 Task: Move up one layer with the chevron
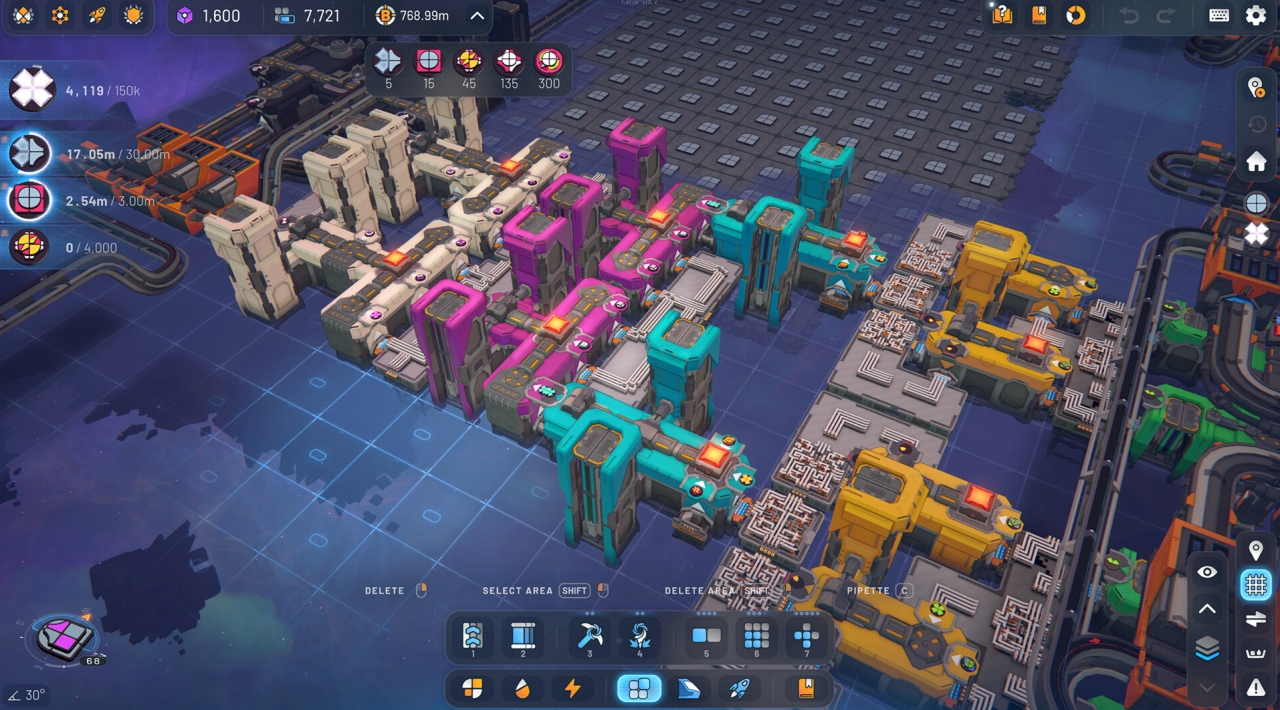pos(1207,609)
